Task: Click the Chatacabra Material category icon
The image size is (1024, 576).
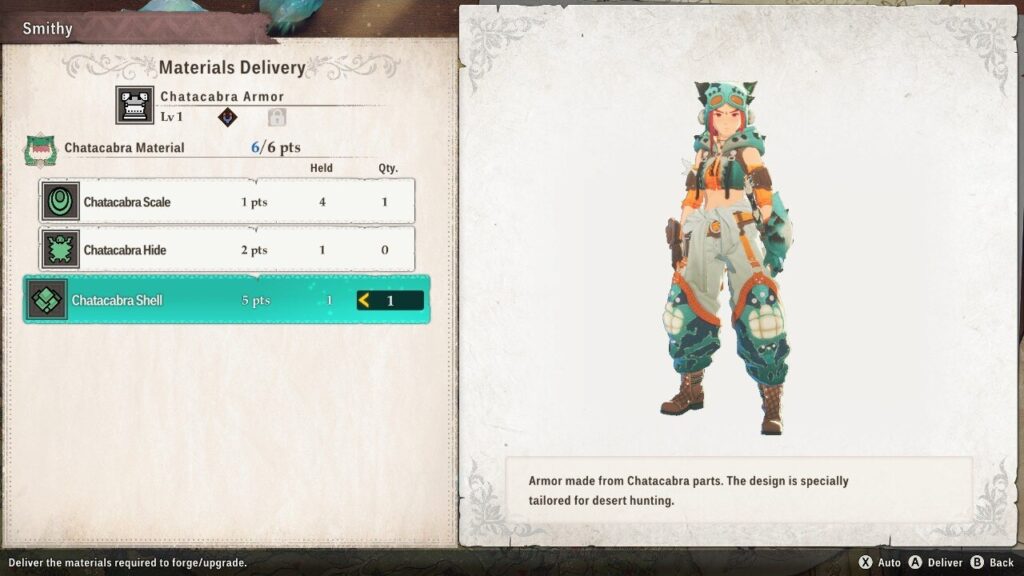Action: [x=39, y=149]
